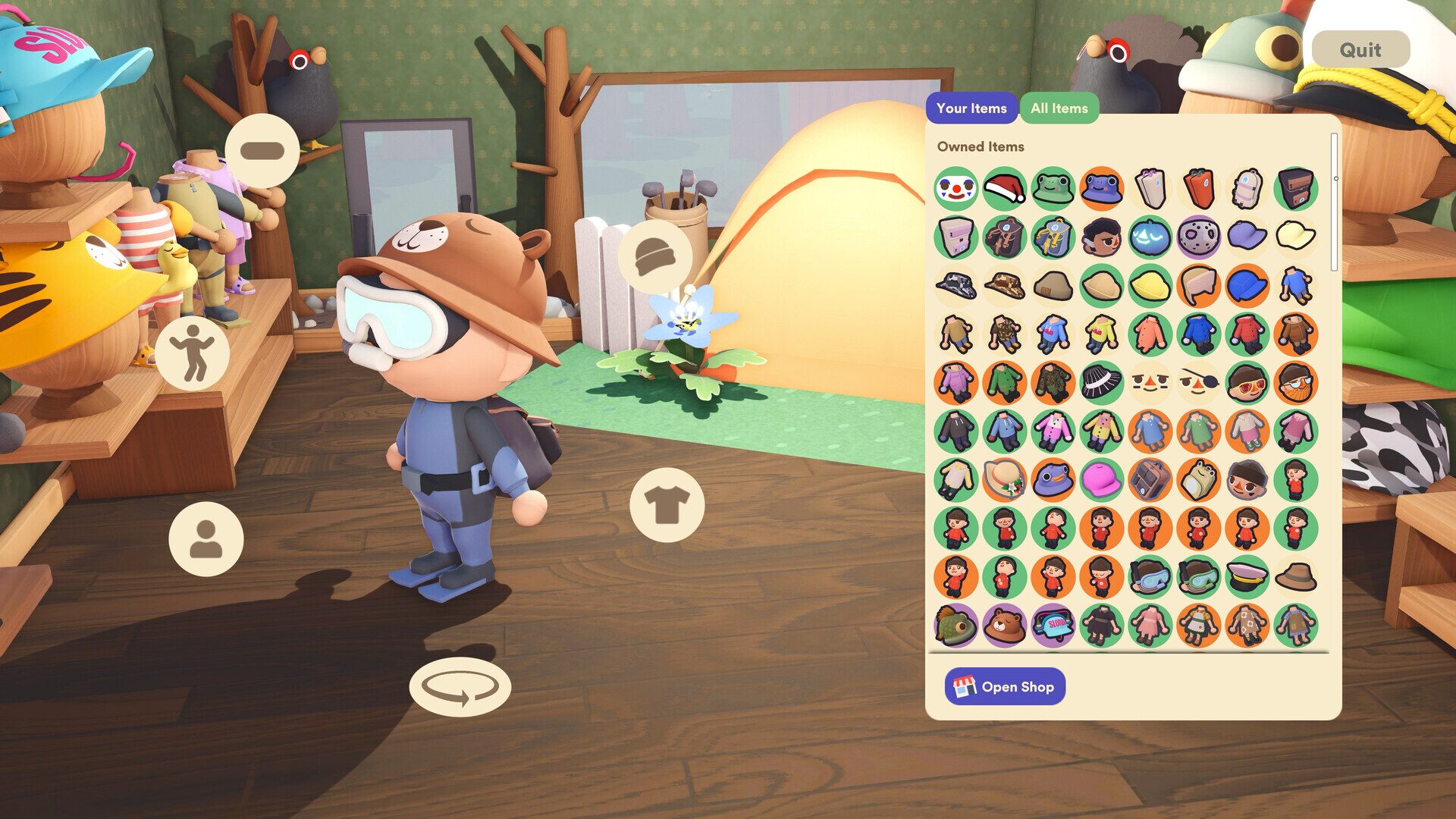1456x819 pixels.
Task: Switch to the Your Items tab
Action: point(971,108)
